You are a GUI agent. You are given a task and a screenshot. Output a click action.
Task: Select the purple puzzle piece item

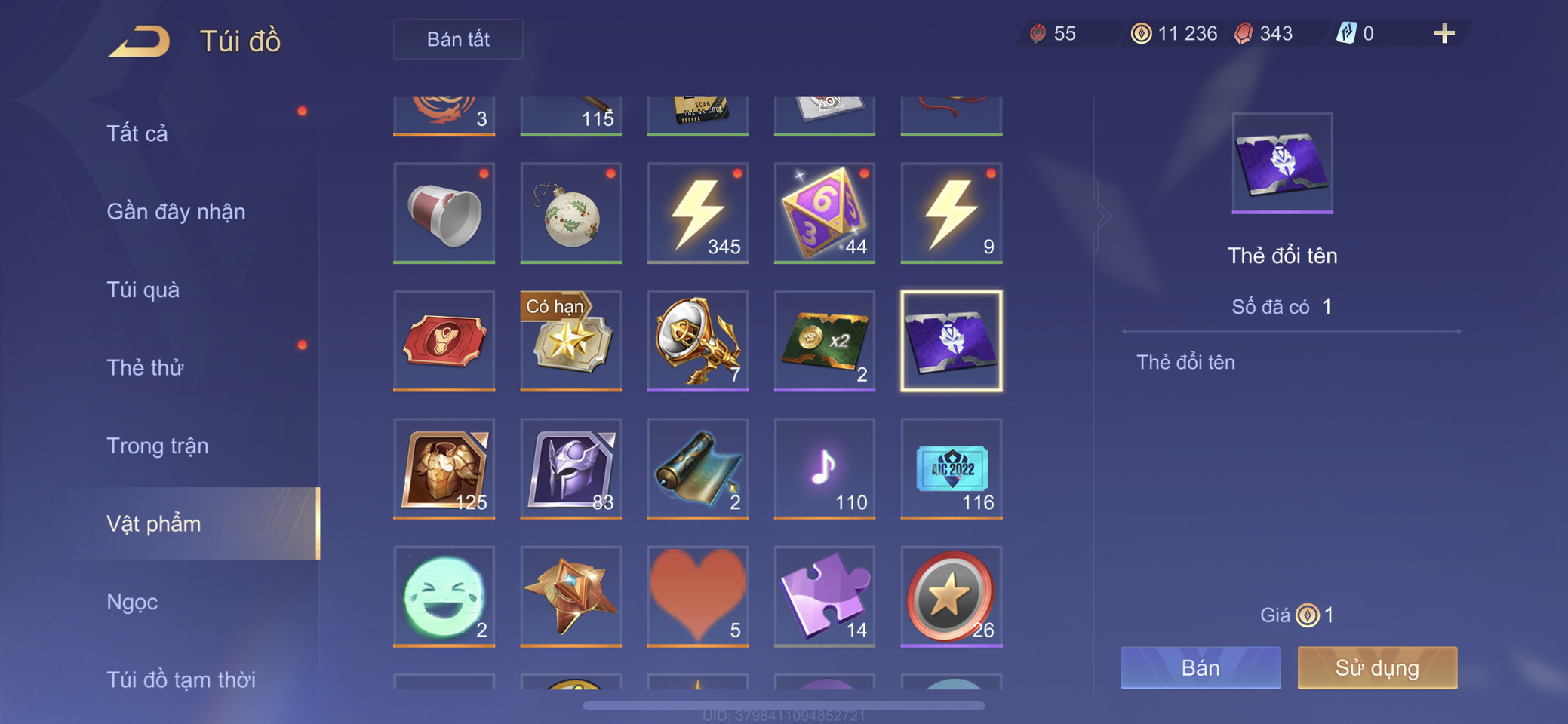[x=824, y=596]
